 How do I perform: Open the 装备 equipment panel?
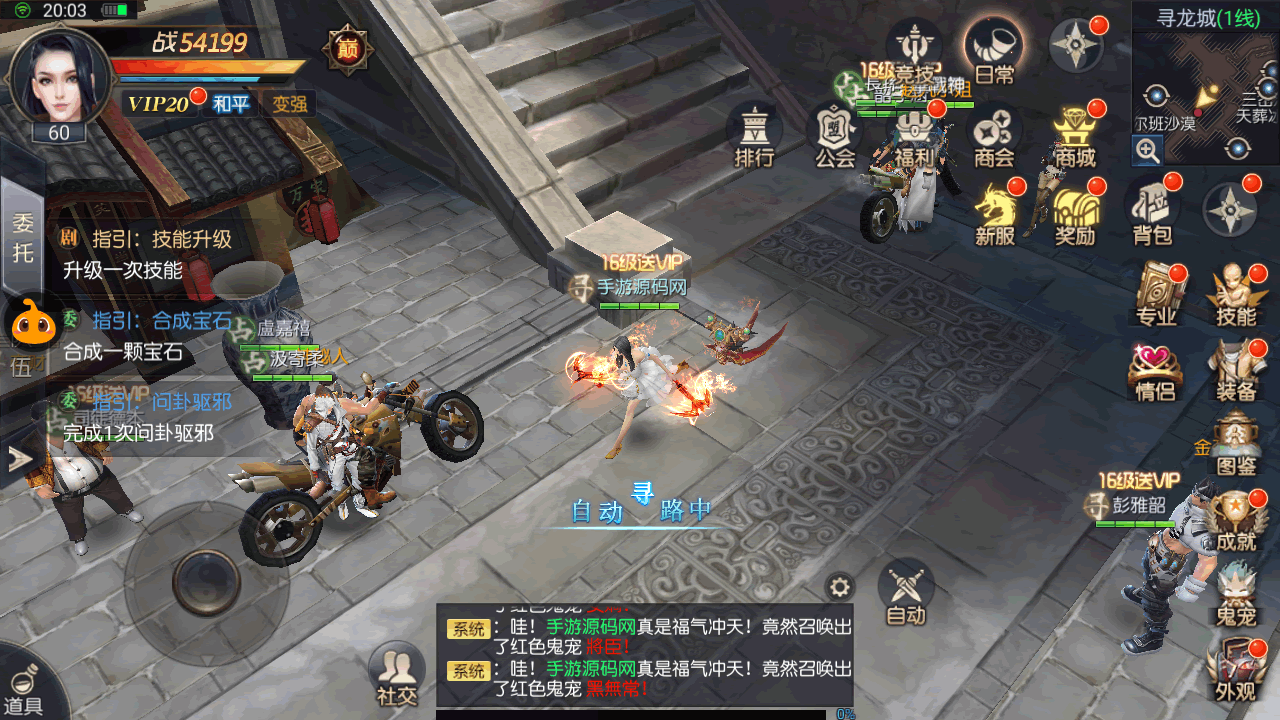[1236, 370]
